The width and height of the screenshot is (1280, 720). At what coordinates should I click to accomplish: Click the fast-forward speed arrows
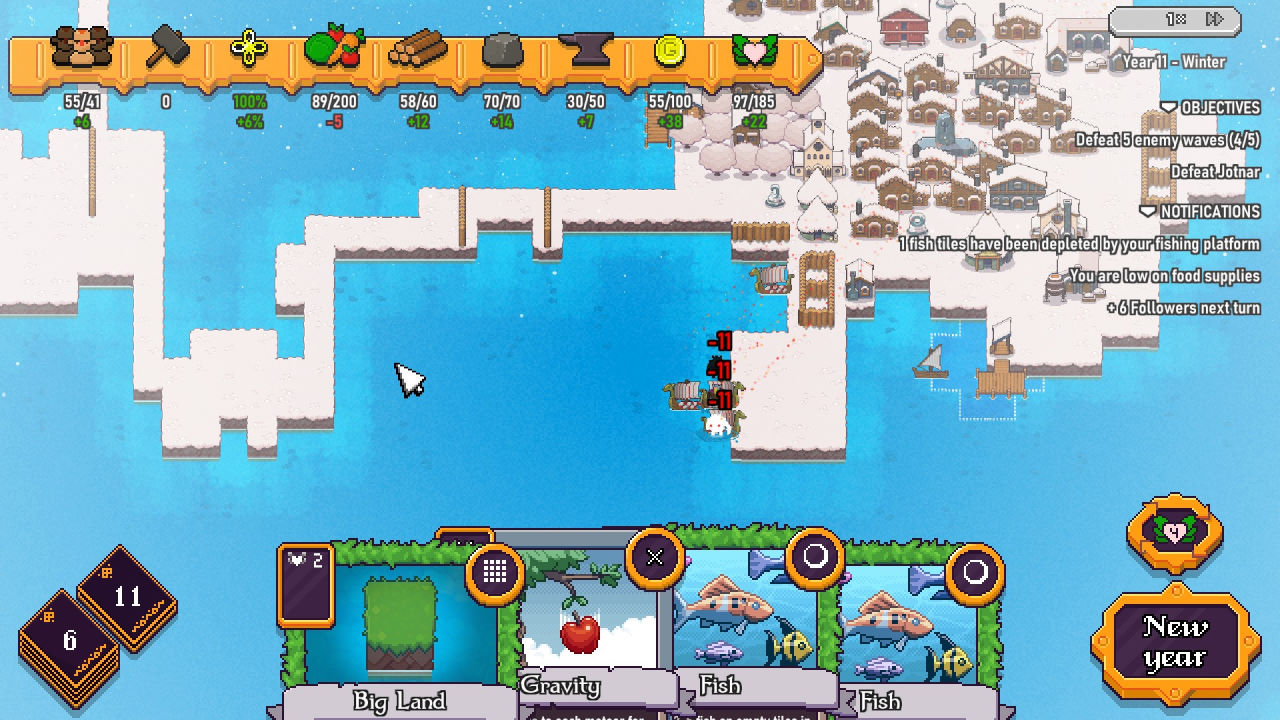(x=1215, y=19)
